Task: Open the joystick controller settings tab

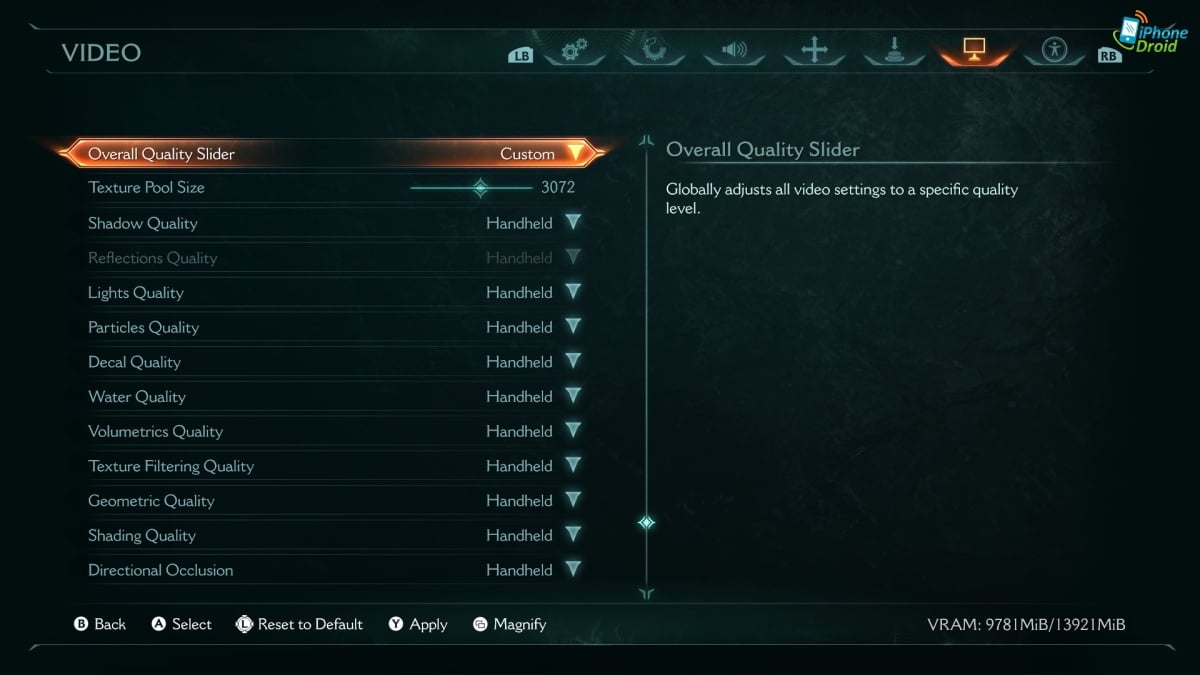Action: coord(894,50)
